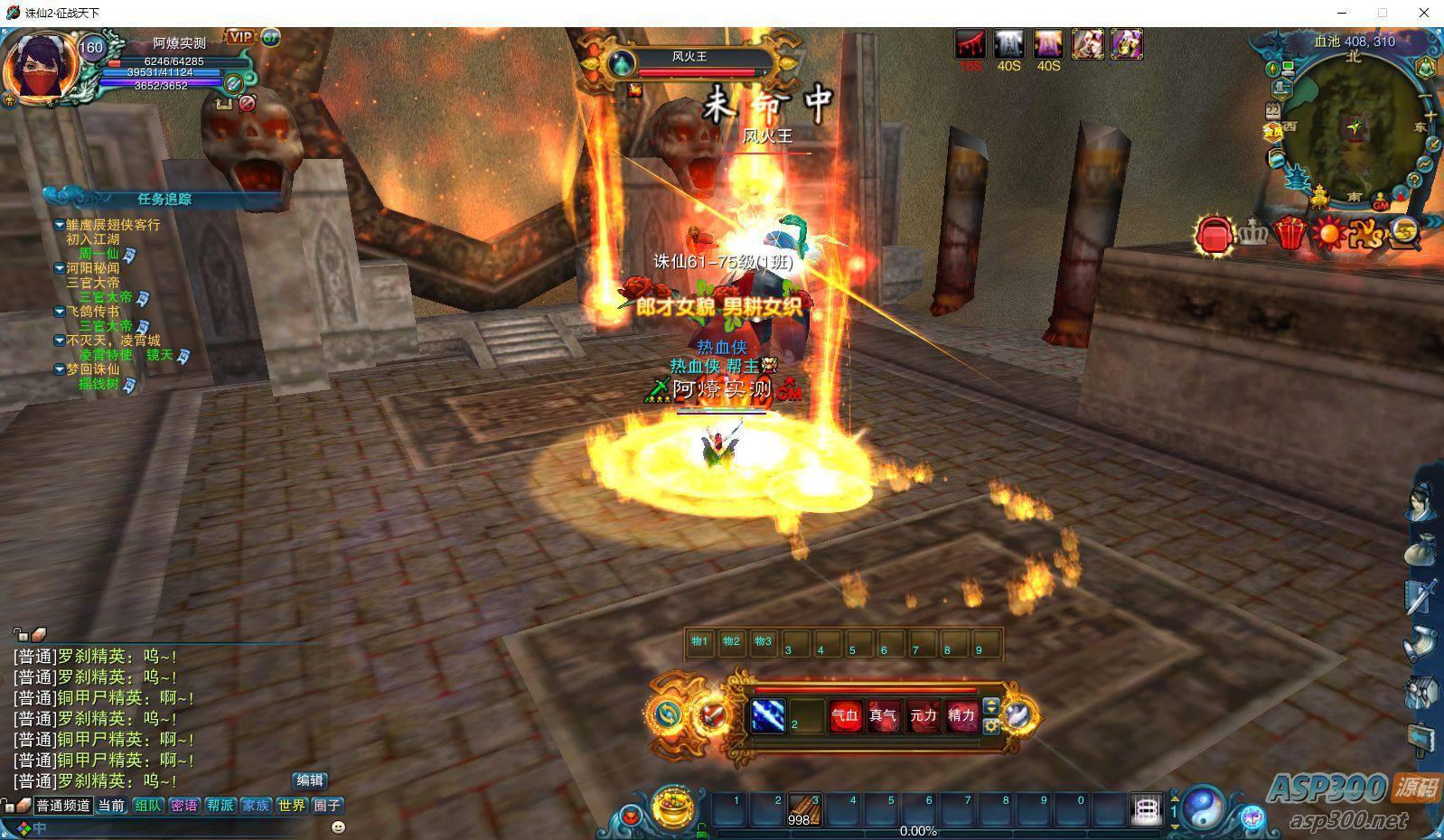Click the 编辑 edit button above chat
Screen dimensions: 1444x840
point(310,780)
